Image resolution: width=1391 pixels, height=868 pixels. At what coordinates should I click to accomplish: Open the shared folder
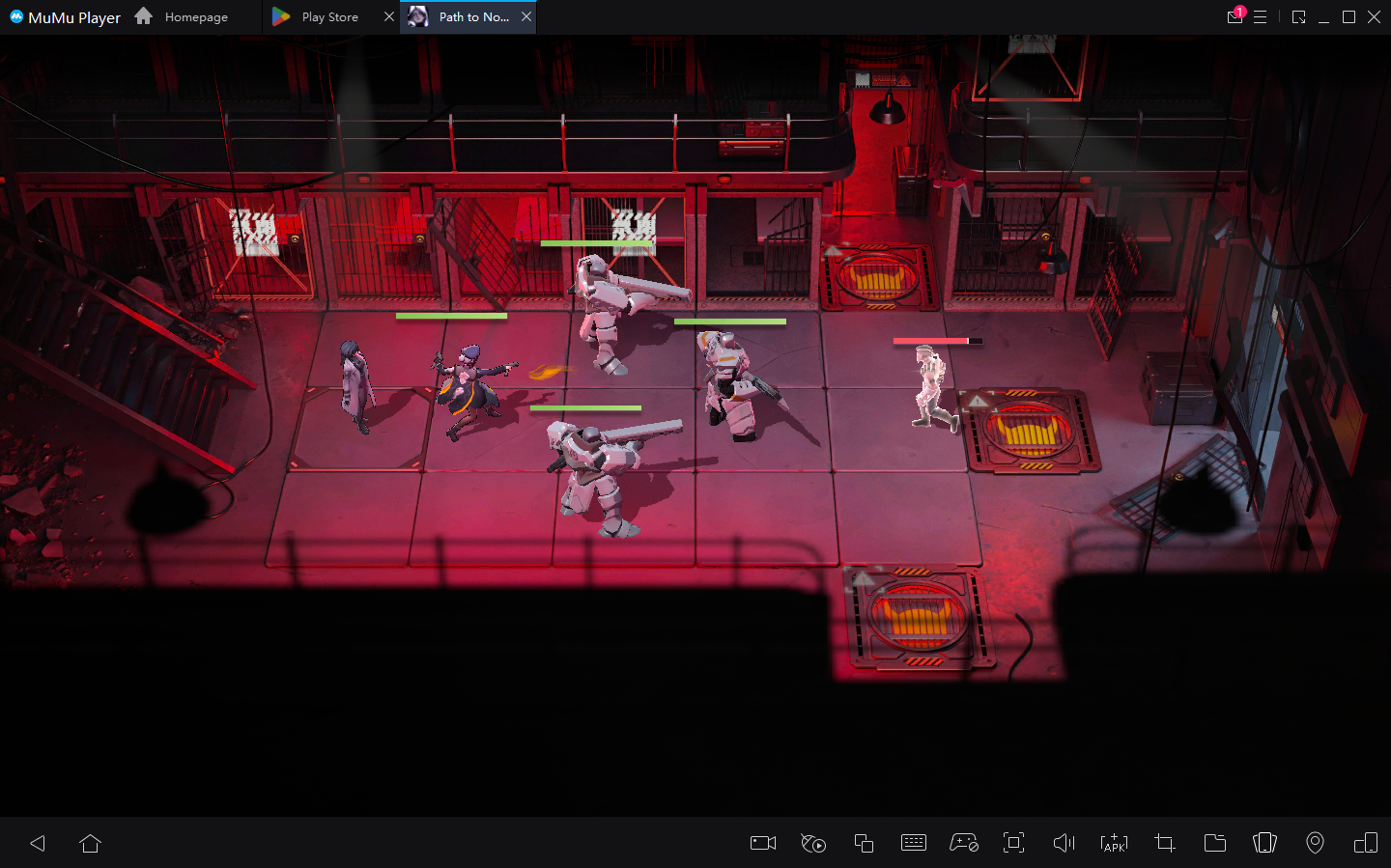[1214, 843]
